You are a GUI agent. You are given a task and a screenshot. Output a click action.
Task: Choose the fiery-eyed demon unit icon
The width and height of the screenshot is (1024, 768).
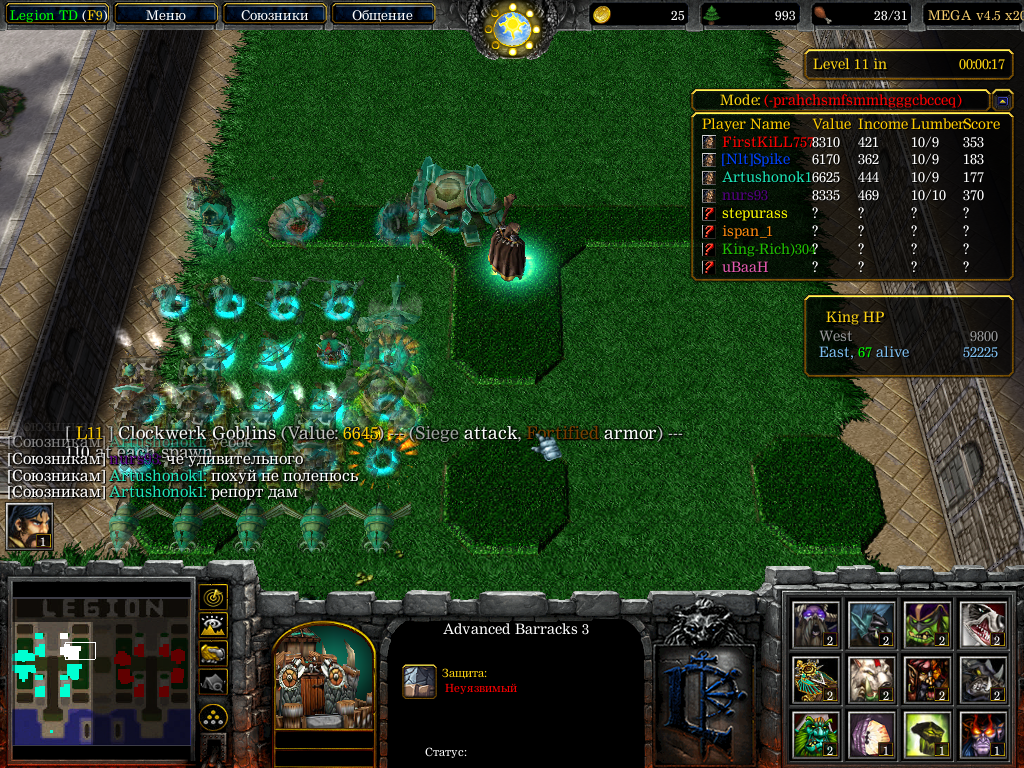pos(984,735)
